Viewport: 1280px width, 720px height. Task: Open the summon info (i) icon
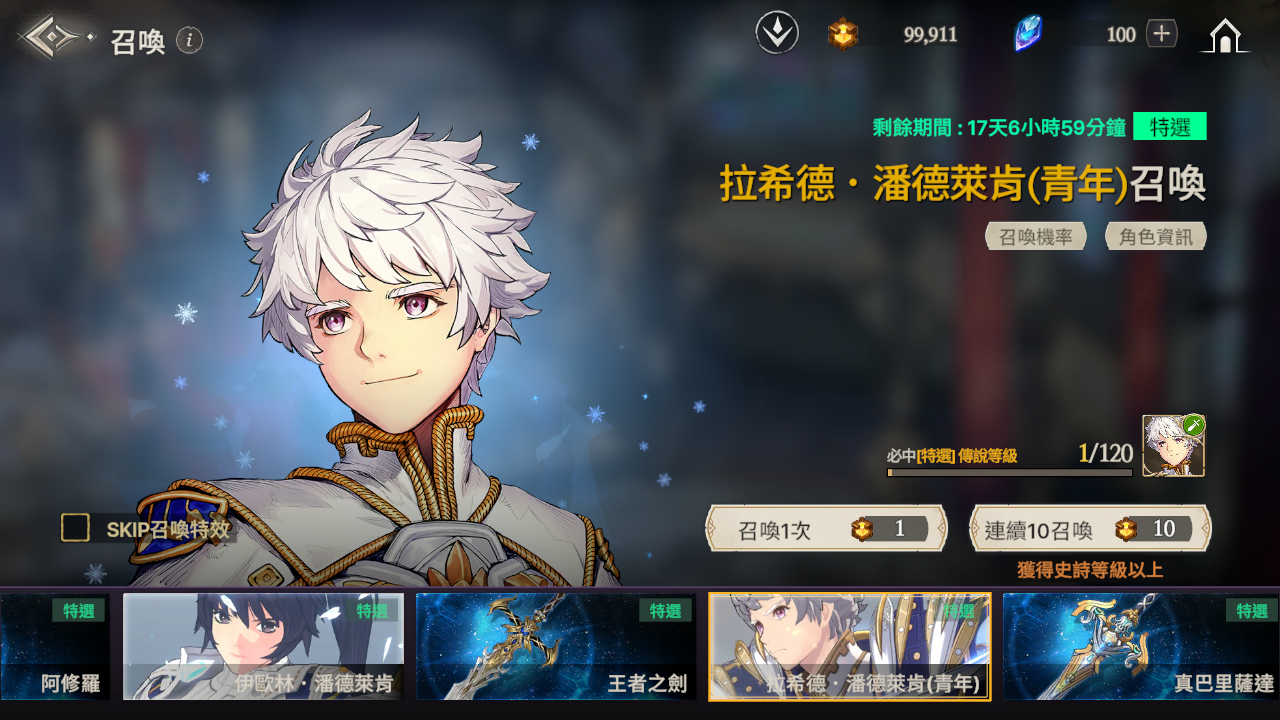pos(190,40)
